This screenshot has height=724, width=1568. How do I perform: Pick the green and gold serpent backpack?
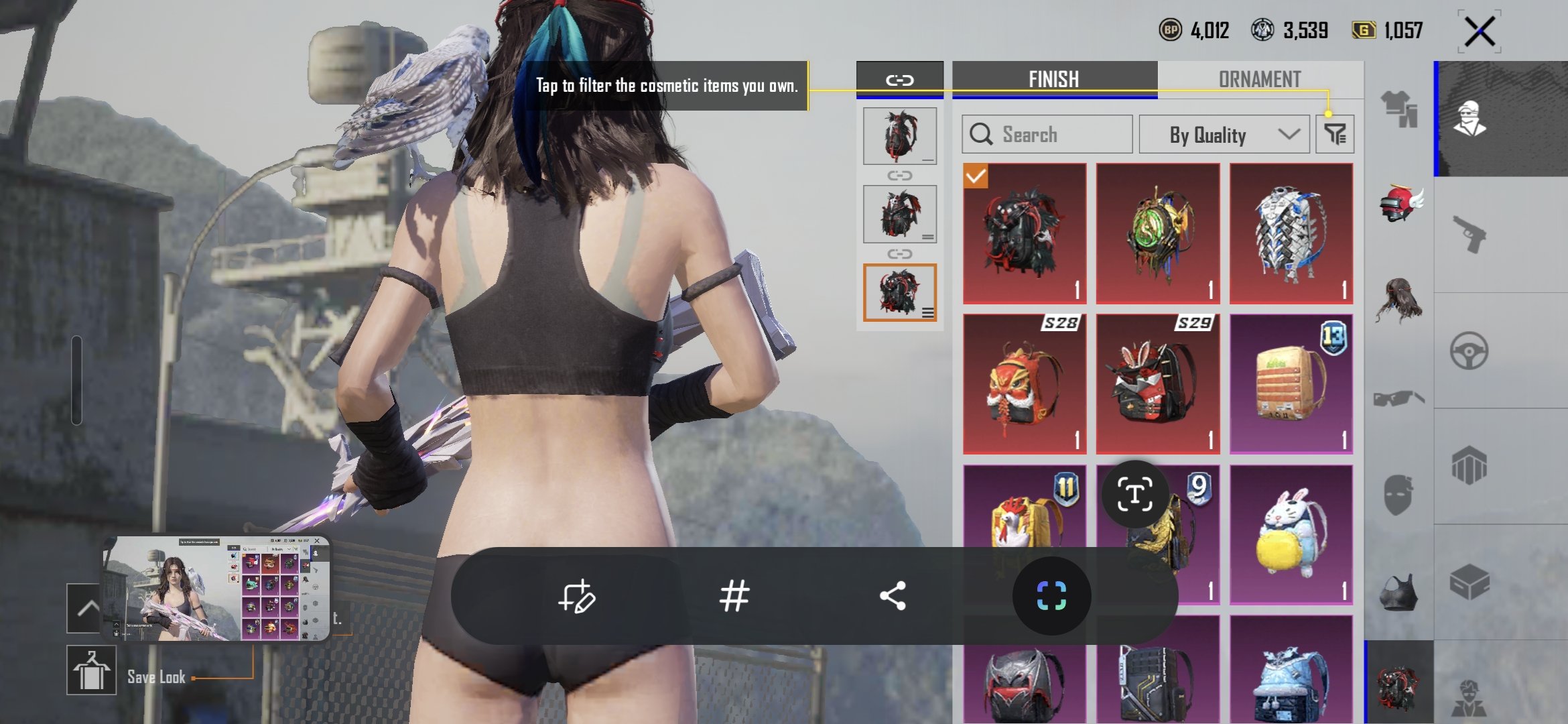click(1157, 233)
